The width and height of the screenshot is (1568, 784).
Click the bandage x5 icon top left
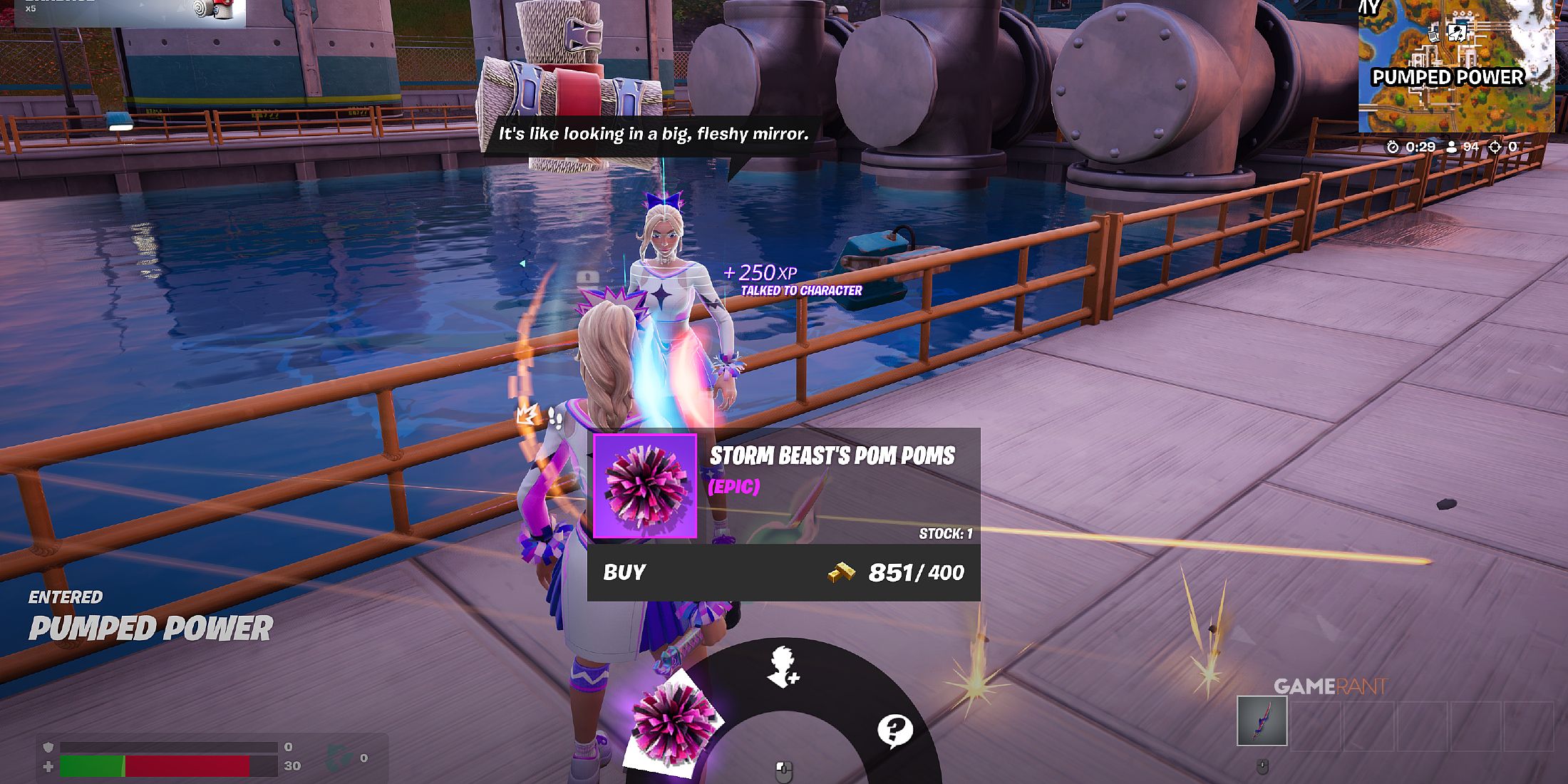pyautogui.click(x=207, y=11)
